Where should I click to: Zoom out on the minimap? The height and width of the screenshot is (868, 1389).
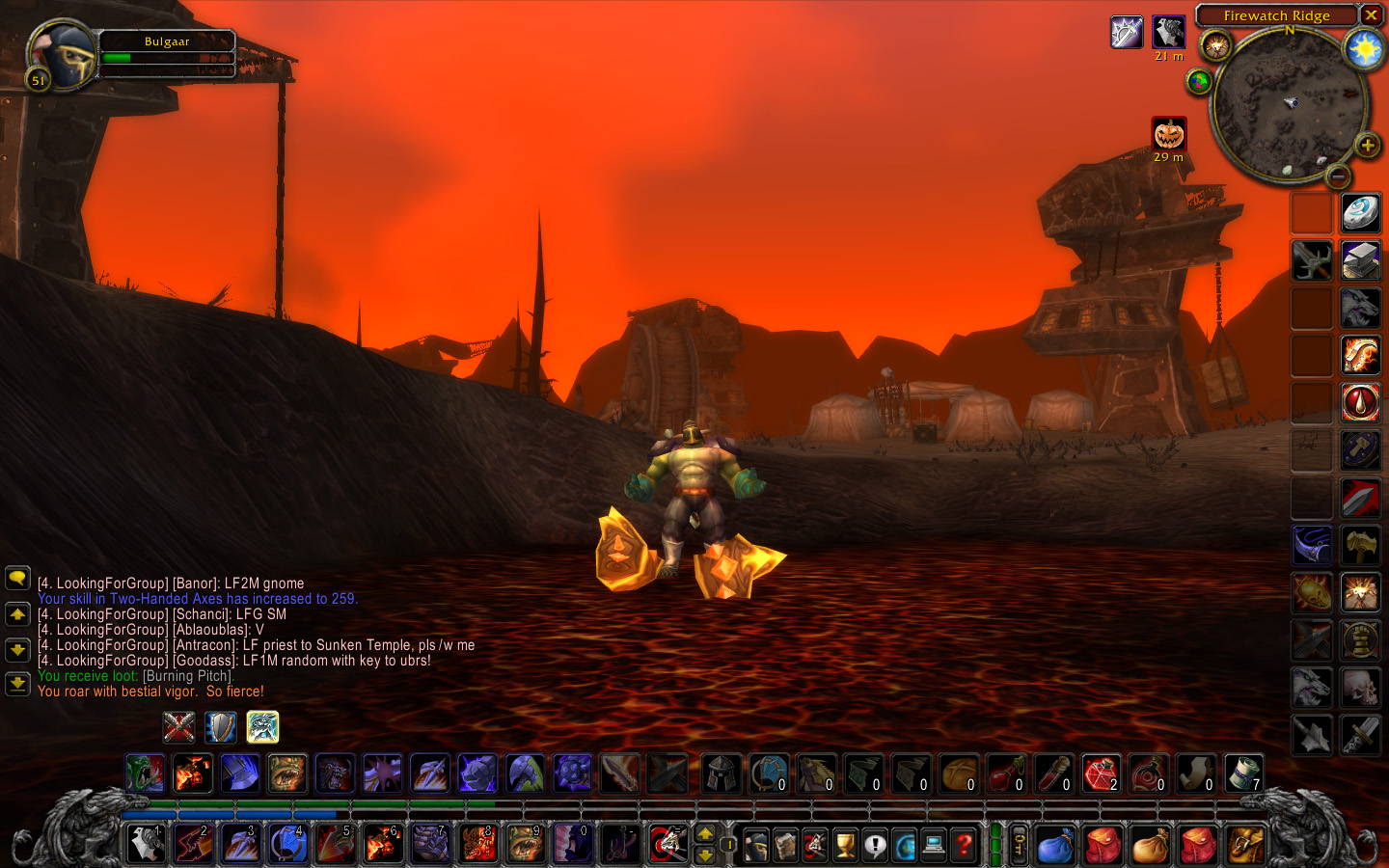click(x=1337, y=176)
